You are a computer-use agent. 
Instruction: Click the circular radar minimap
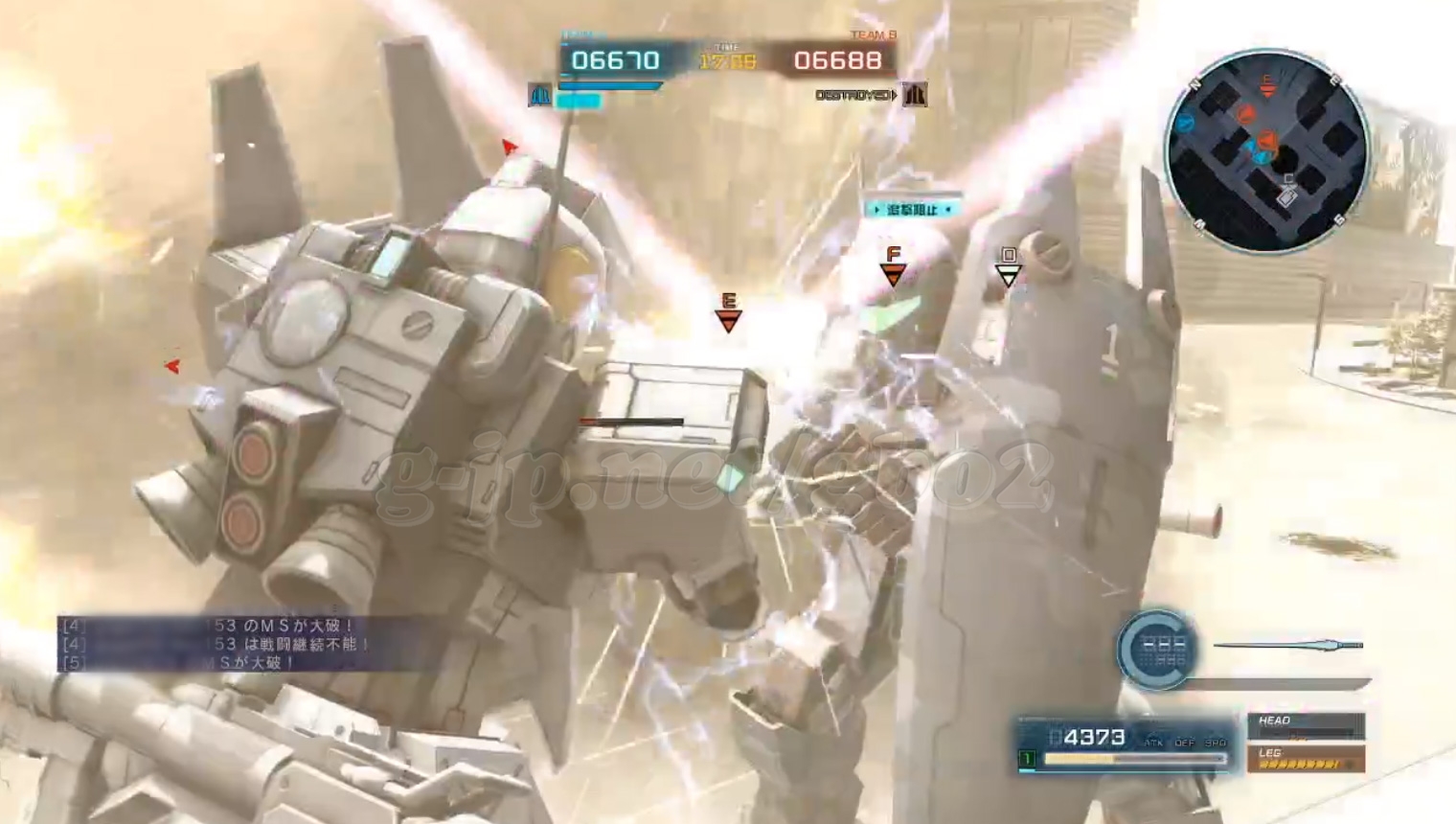[x=1266, y=150]
